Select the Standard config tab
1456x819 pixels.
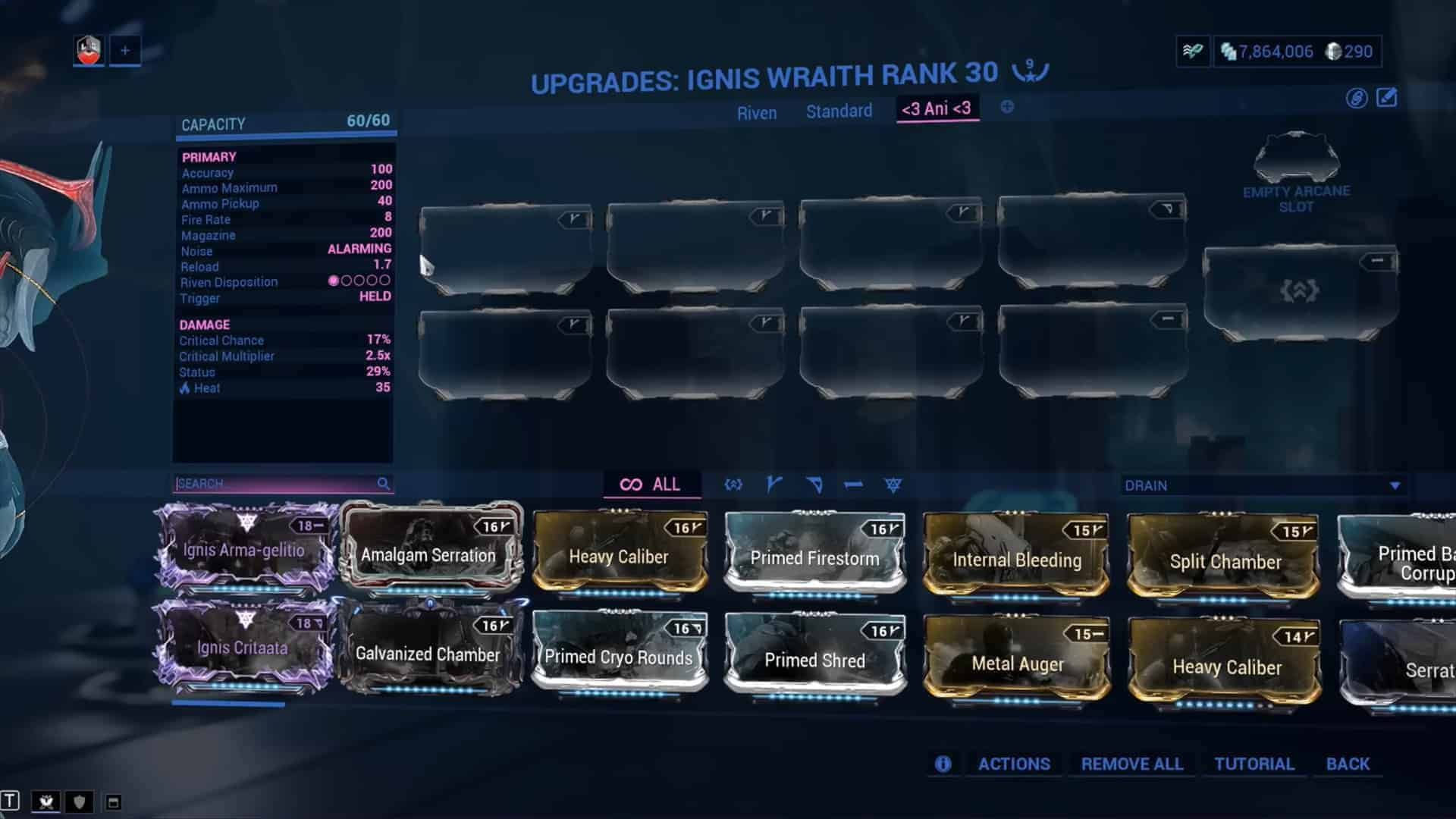[839, 111]
